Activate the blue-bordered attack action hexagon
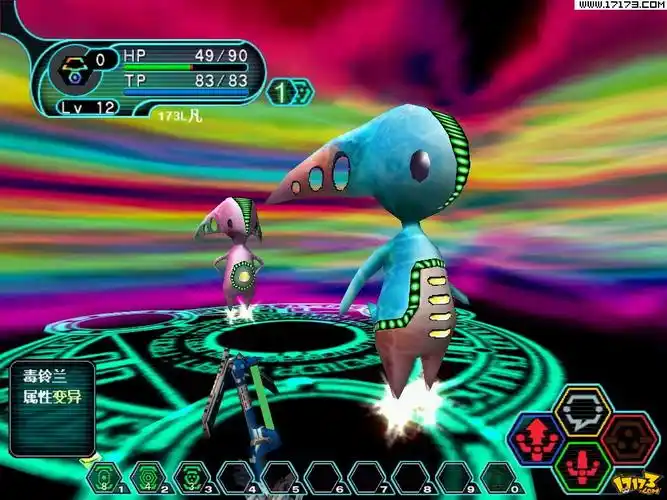667x500 pixels. (536, 437)
